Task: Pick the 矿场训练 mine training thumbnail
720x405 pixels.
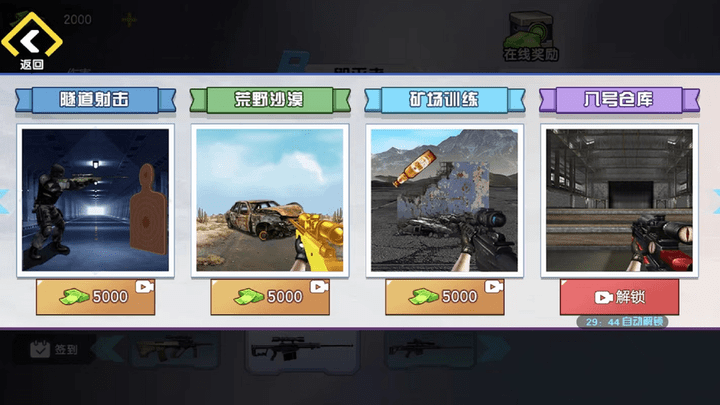Action: pyautogui.click(x=444, y=199)
